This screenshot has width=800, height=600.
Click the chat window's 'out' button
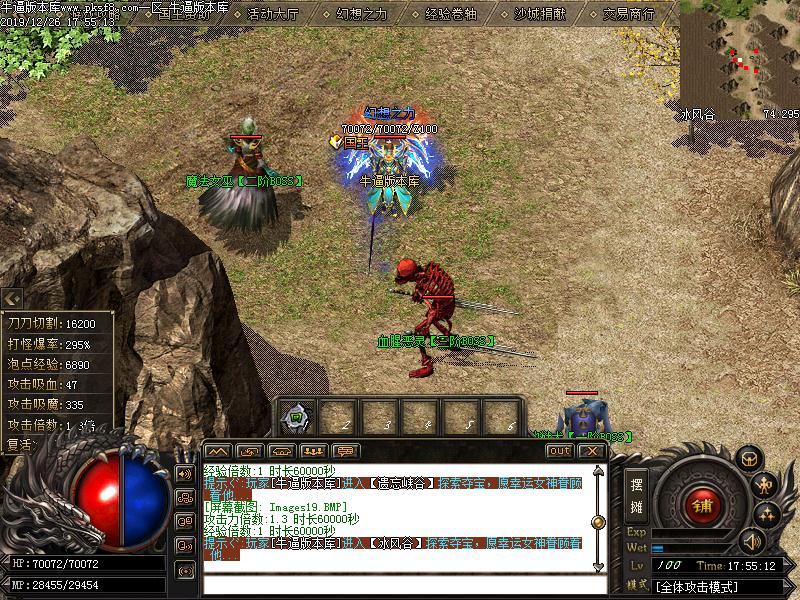tap(559, 451)
